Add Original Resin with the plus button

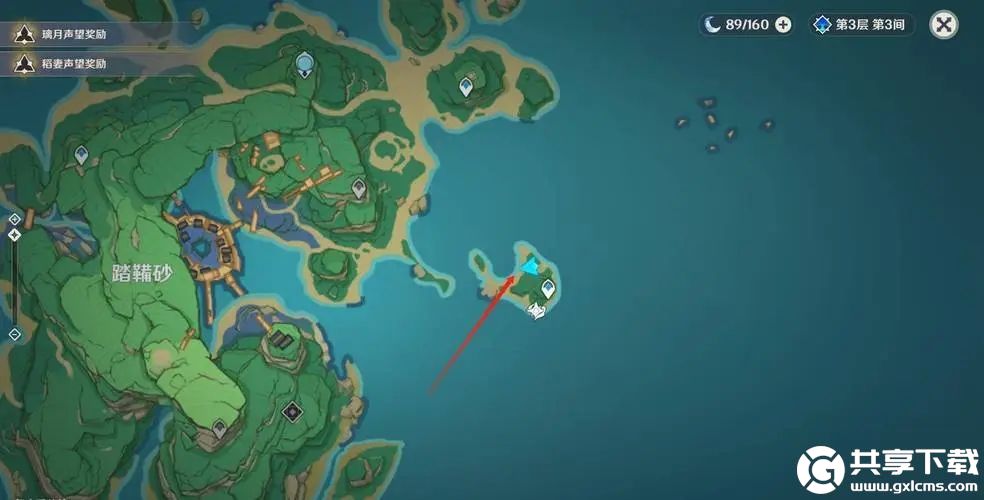[x=783, y=25]
